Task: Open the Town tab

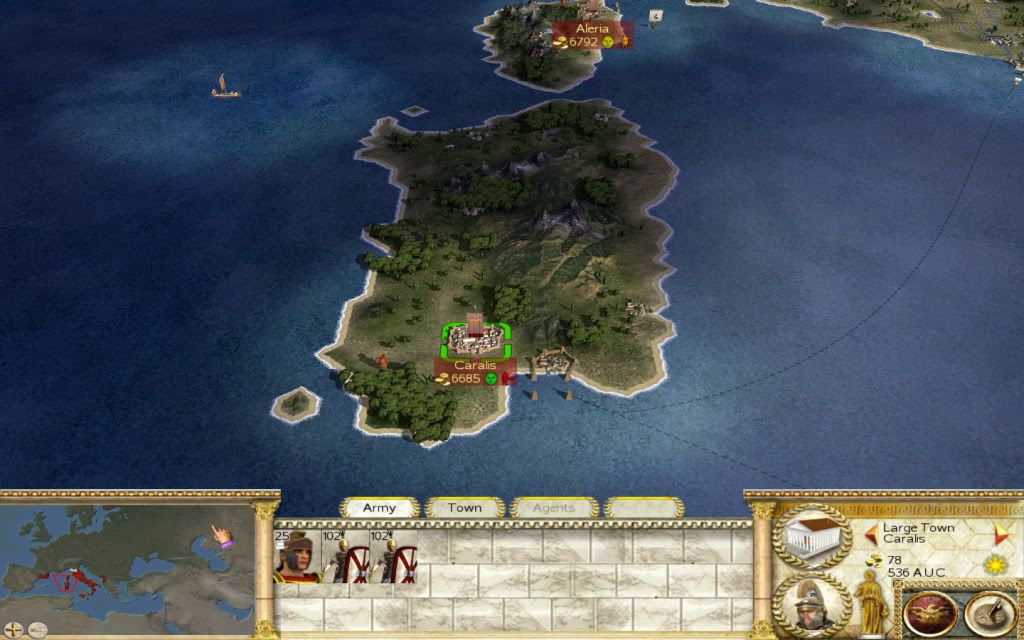Action: pyautogui.click(x=464, y=508)
